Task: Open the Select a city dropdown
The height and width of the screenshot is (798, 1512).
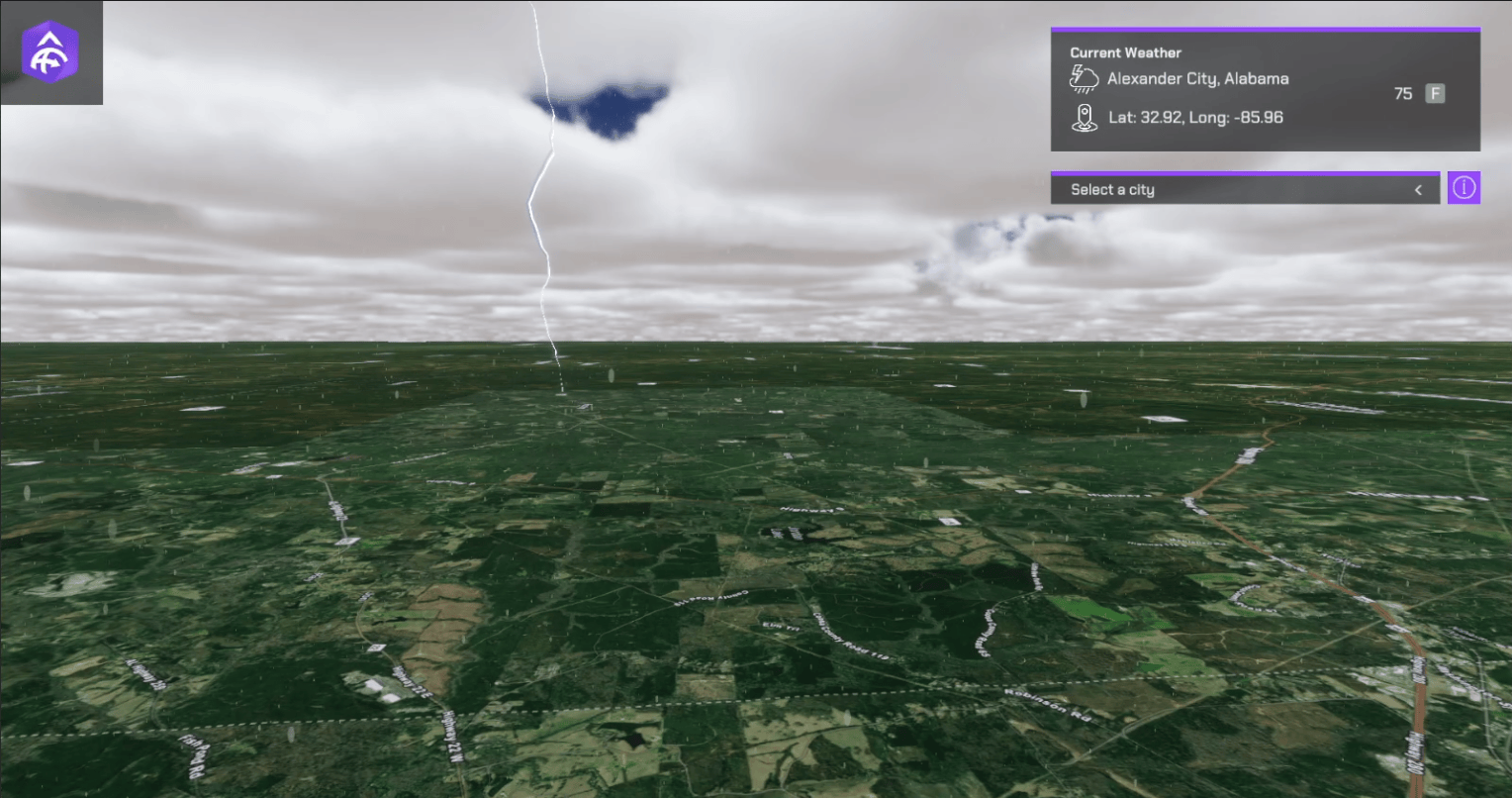Action: 1245,189
